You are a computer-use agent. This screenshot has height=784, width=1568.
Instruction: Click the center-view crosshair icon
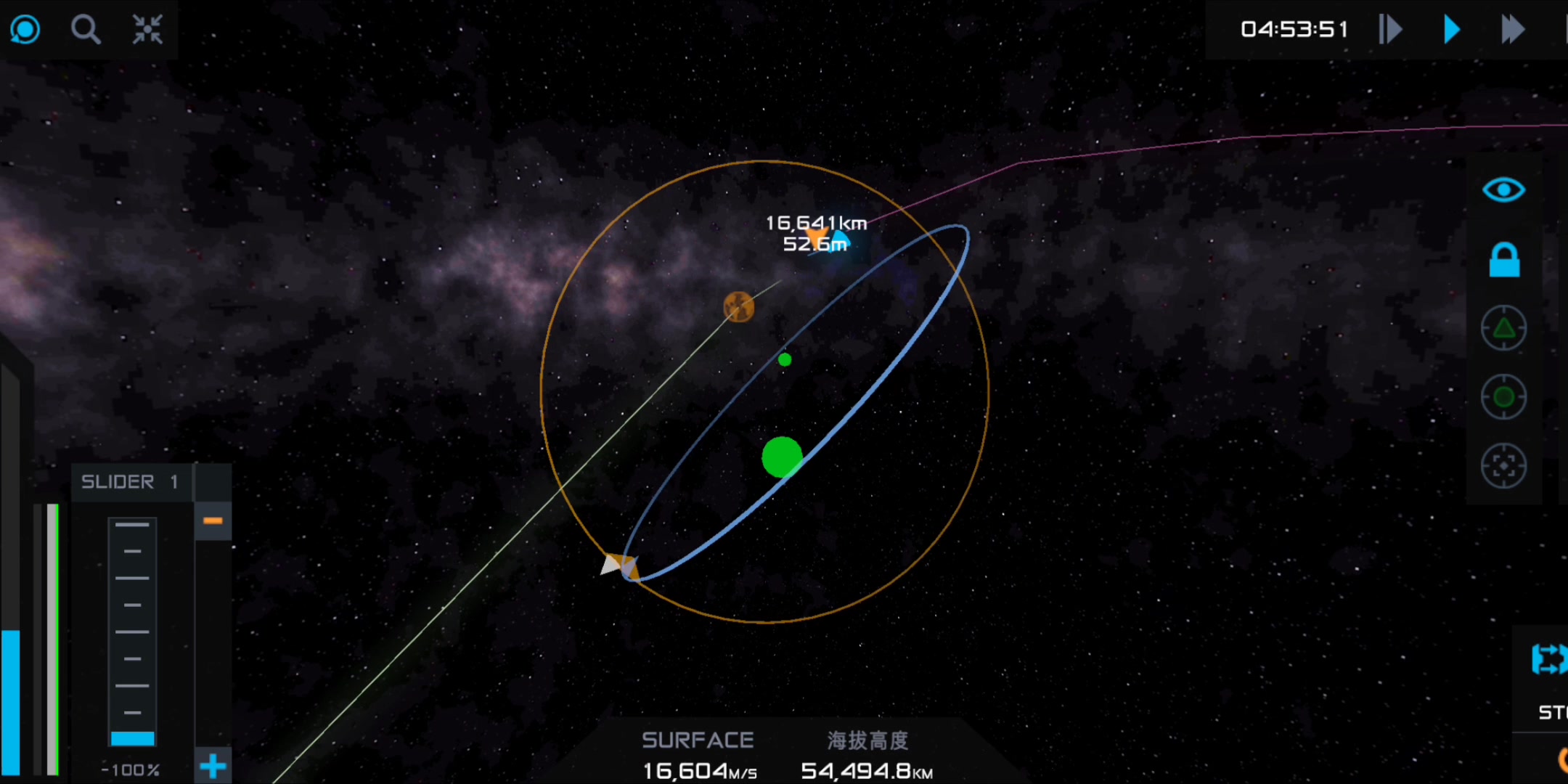(x=147, y=29)
